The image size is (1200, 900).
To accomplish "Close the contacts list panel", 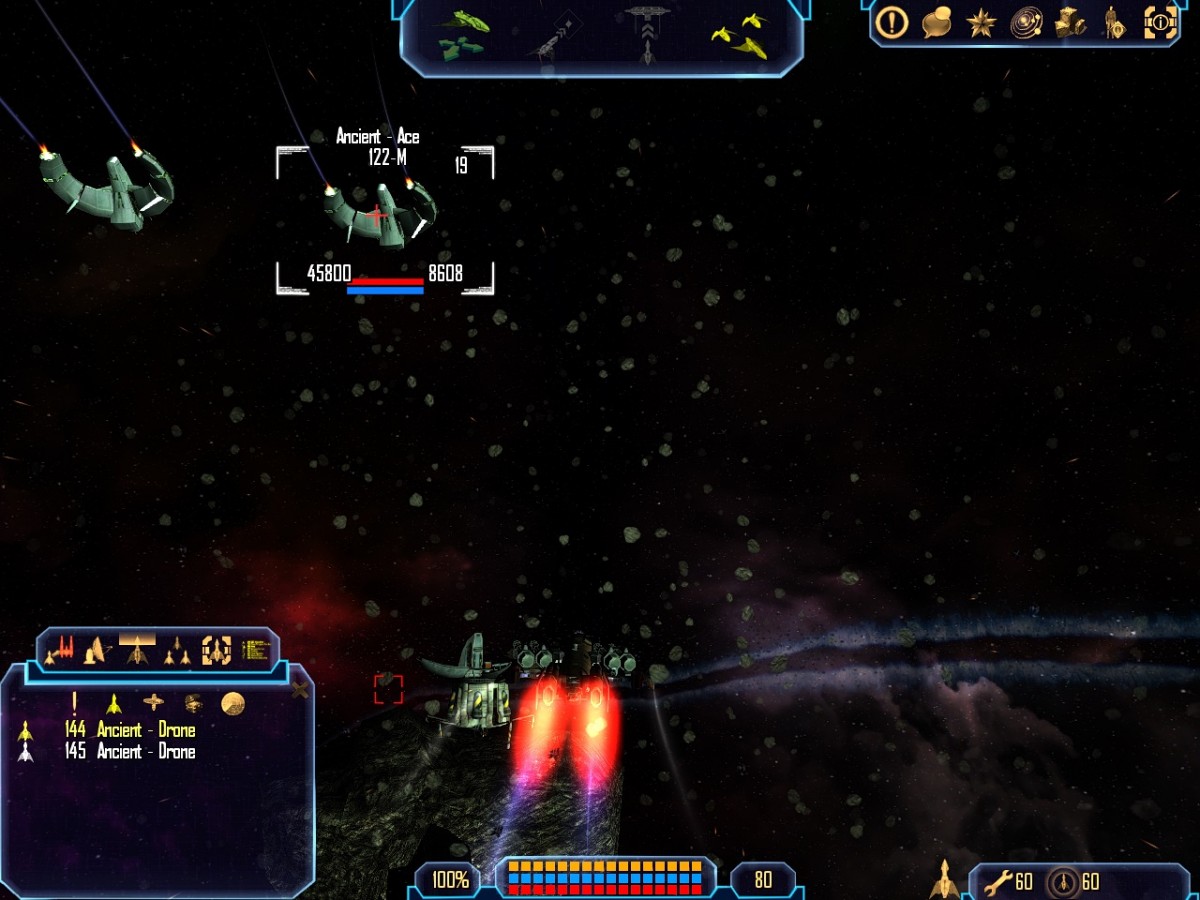I will coord(299,689).
